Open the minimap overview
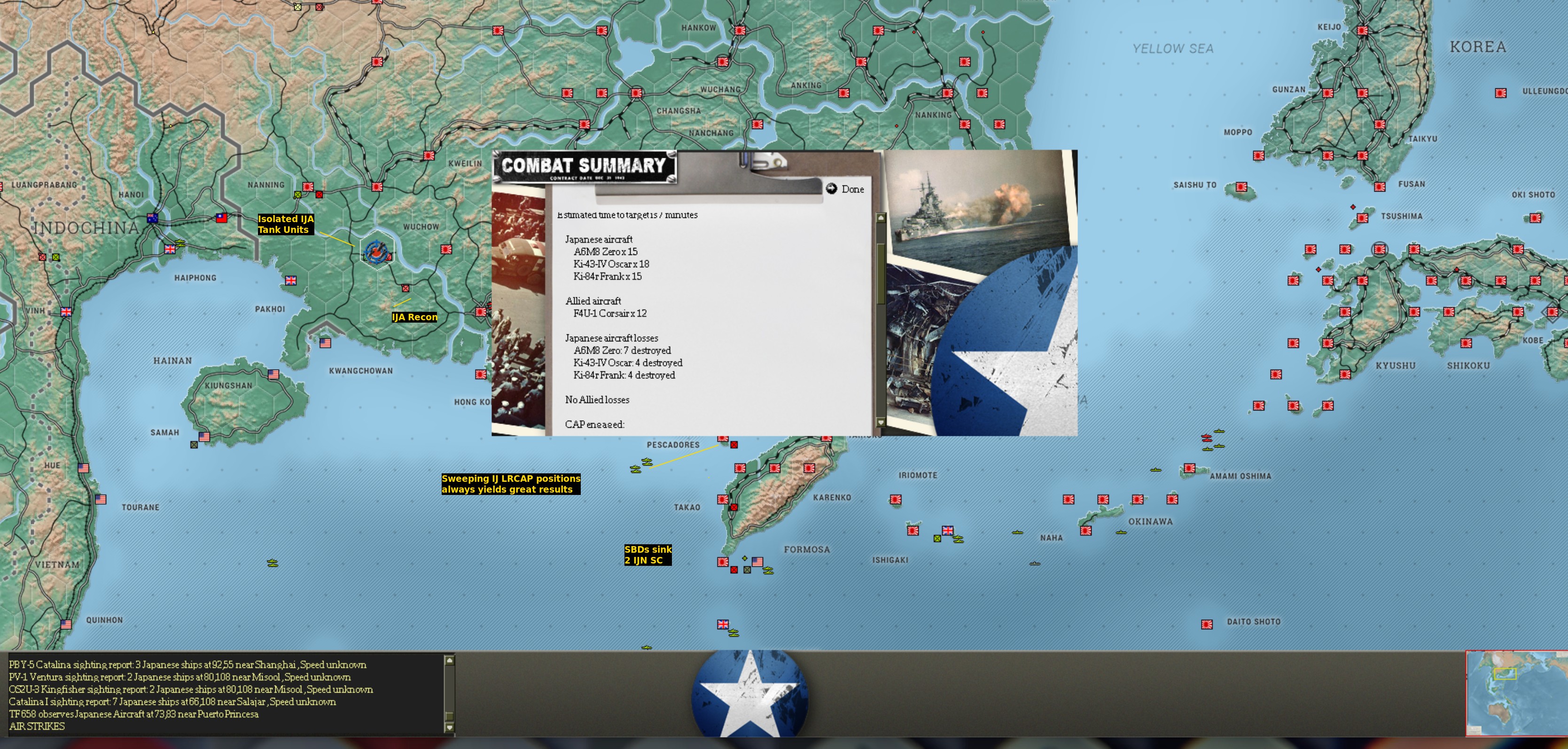Viewport: 1568px width, 749px height. click(x=1516, y=693)
